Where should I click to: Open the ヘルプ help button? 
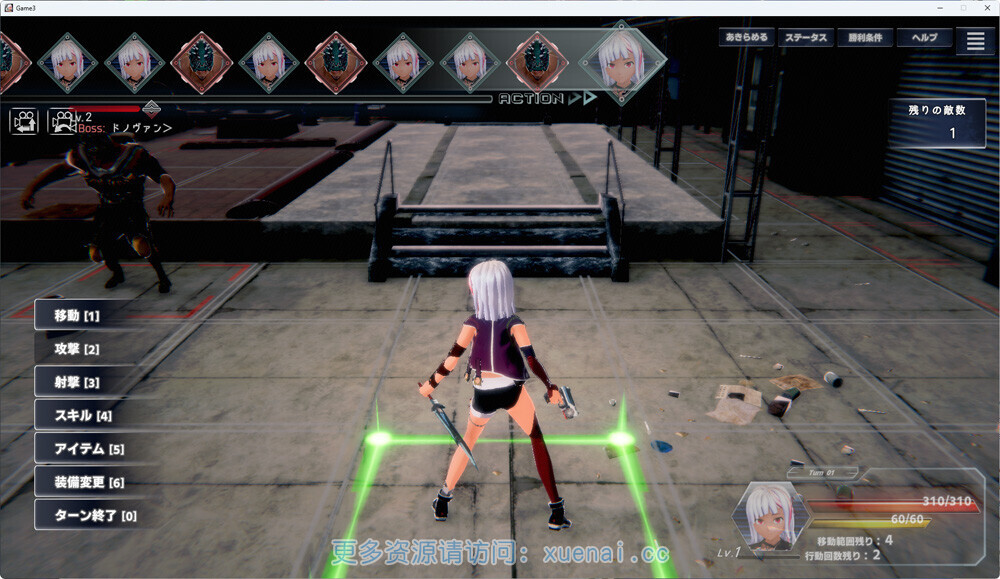[x=924, y=38]
